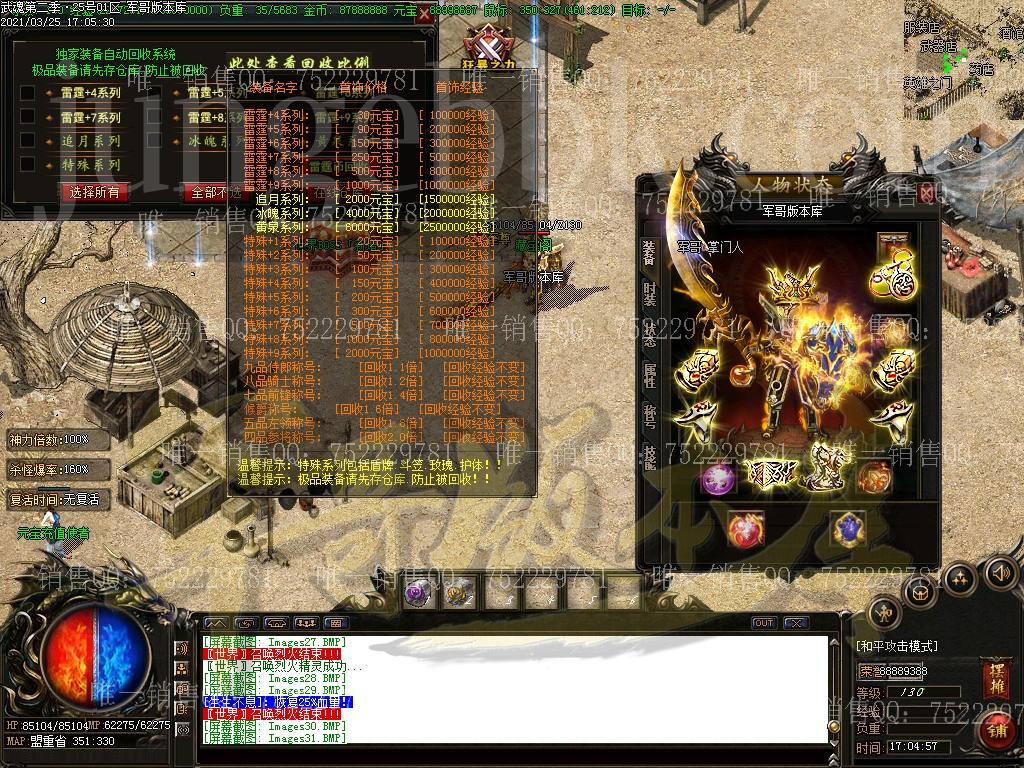Close the equipment recycle window
1024x768 pixels.
(424, 15)
